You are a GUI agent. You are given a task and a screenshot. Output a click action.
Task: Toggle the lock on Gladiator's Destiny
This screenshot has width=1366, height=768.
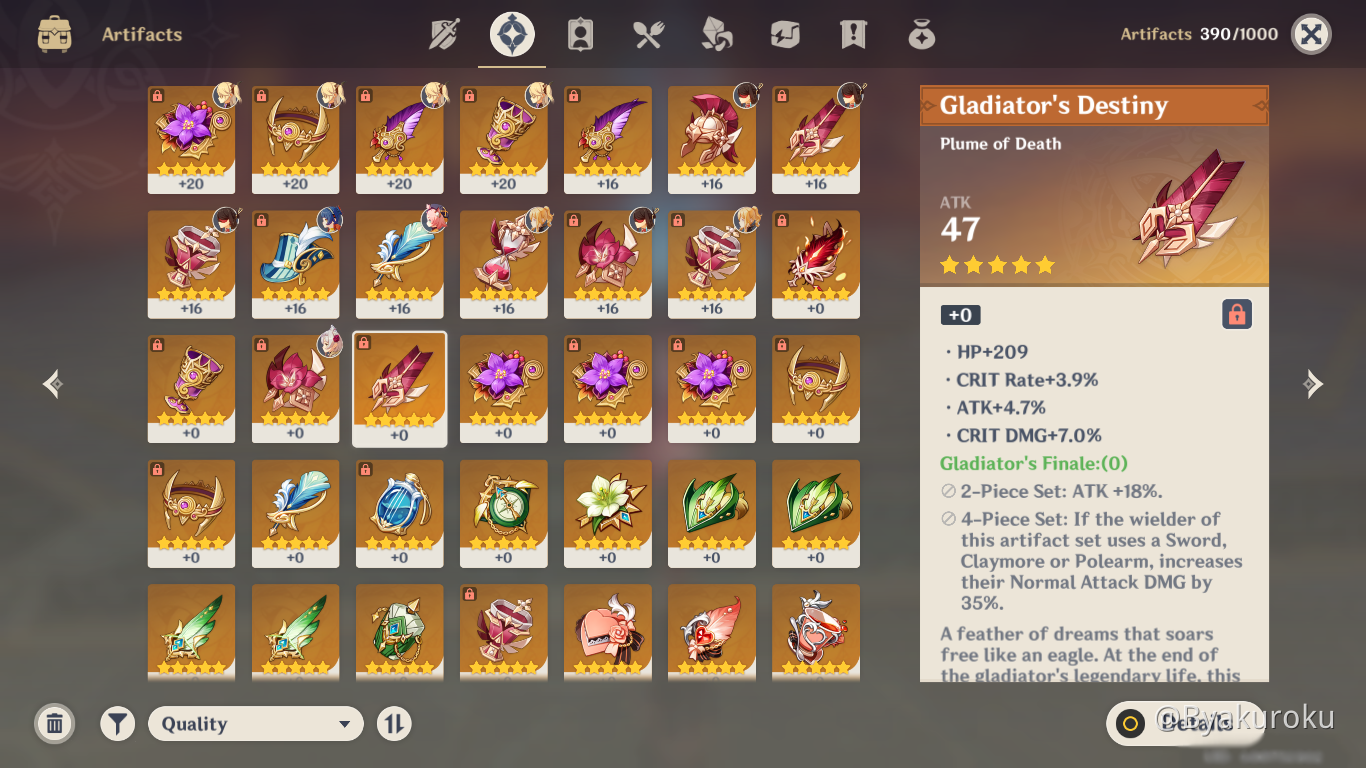[1237, 315]
